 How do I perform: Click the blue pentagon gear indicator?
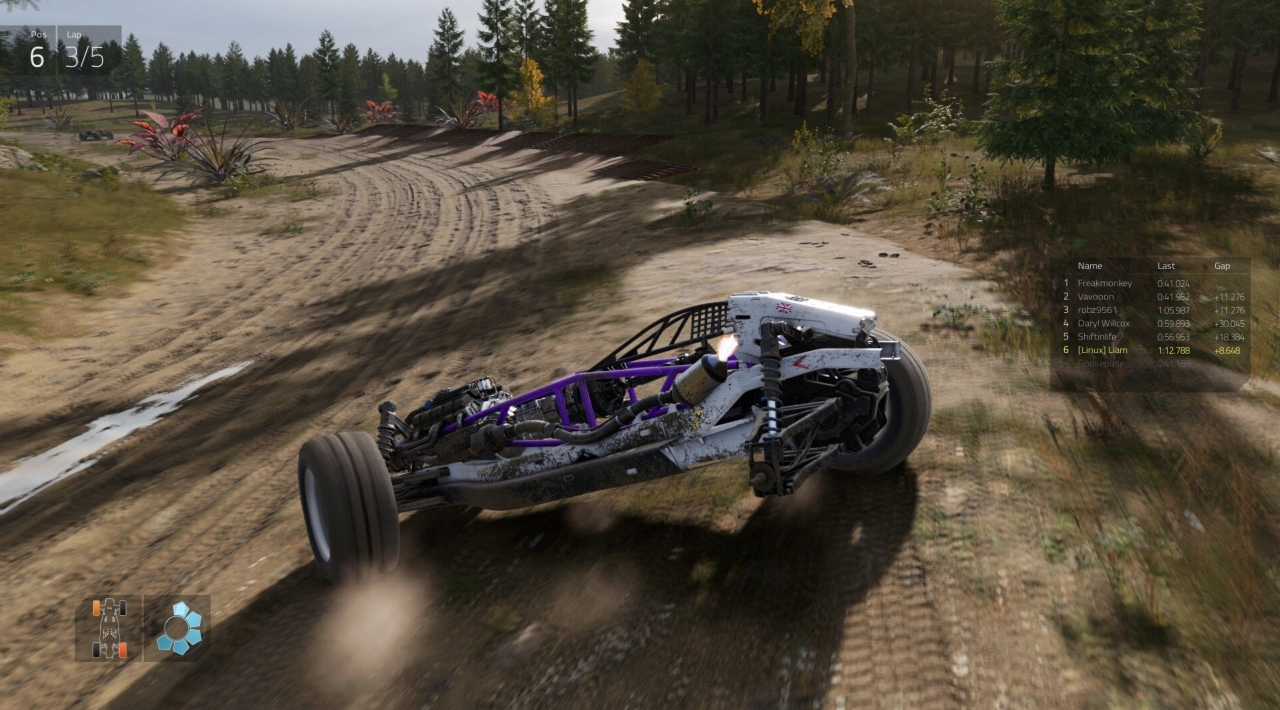coord(178,628)
